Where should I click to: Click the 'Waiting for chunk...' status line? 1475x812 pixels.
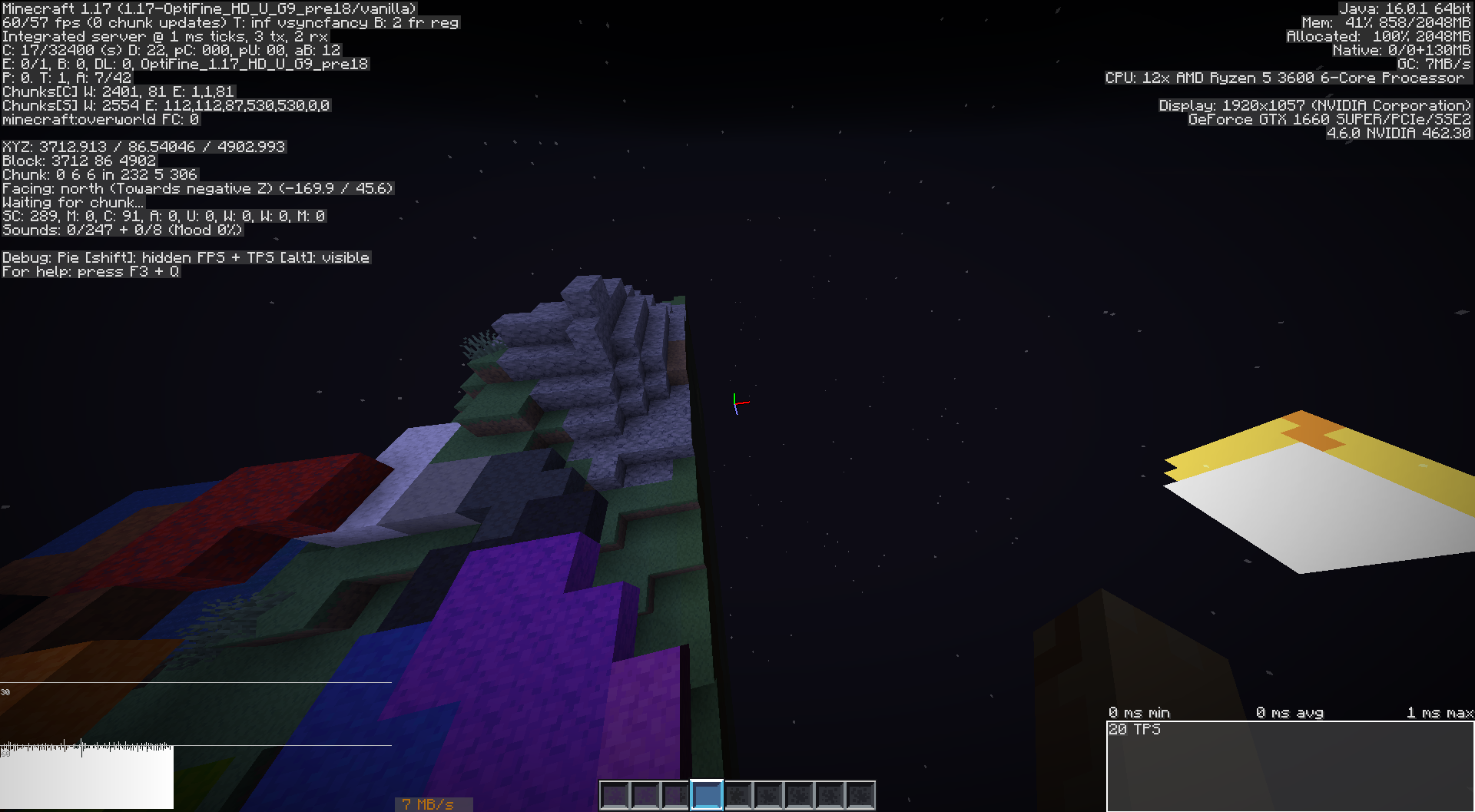(x=73, y=201)
